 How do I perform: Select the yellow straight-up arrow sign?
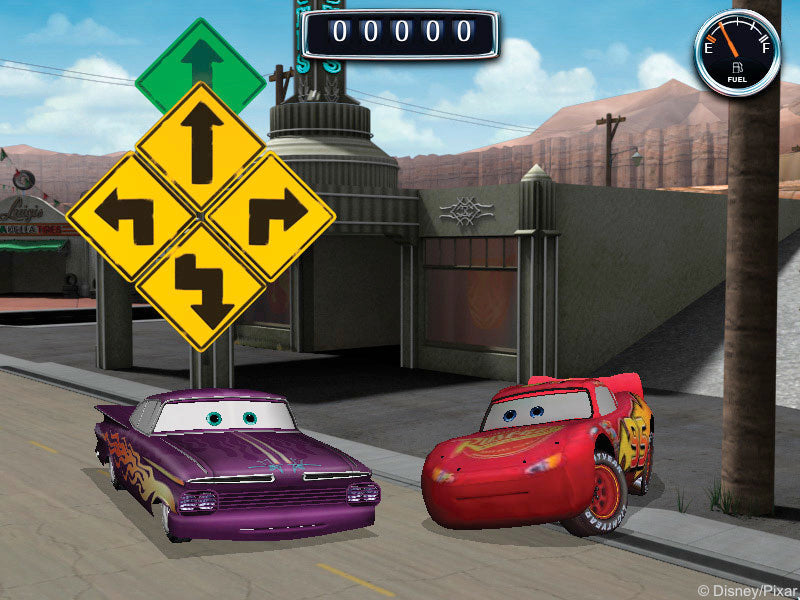[201, 147]
